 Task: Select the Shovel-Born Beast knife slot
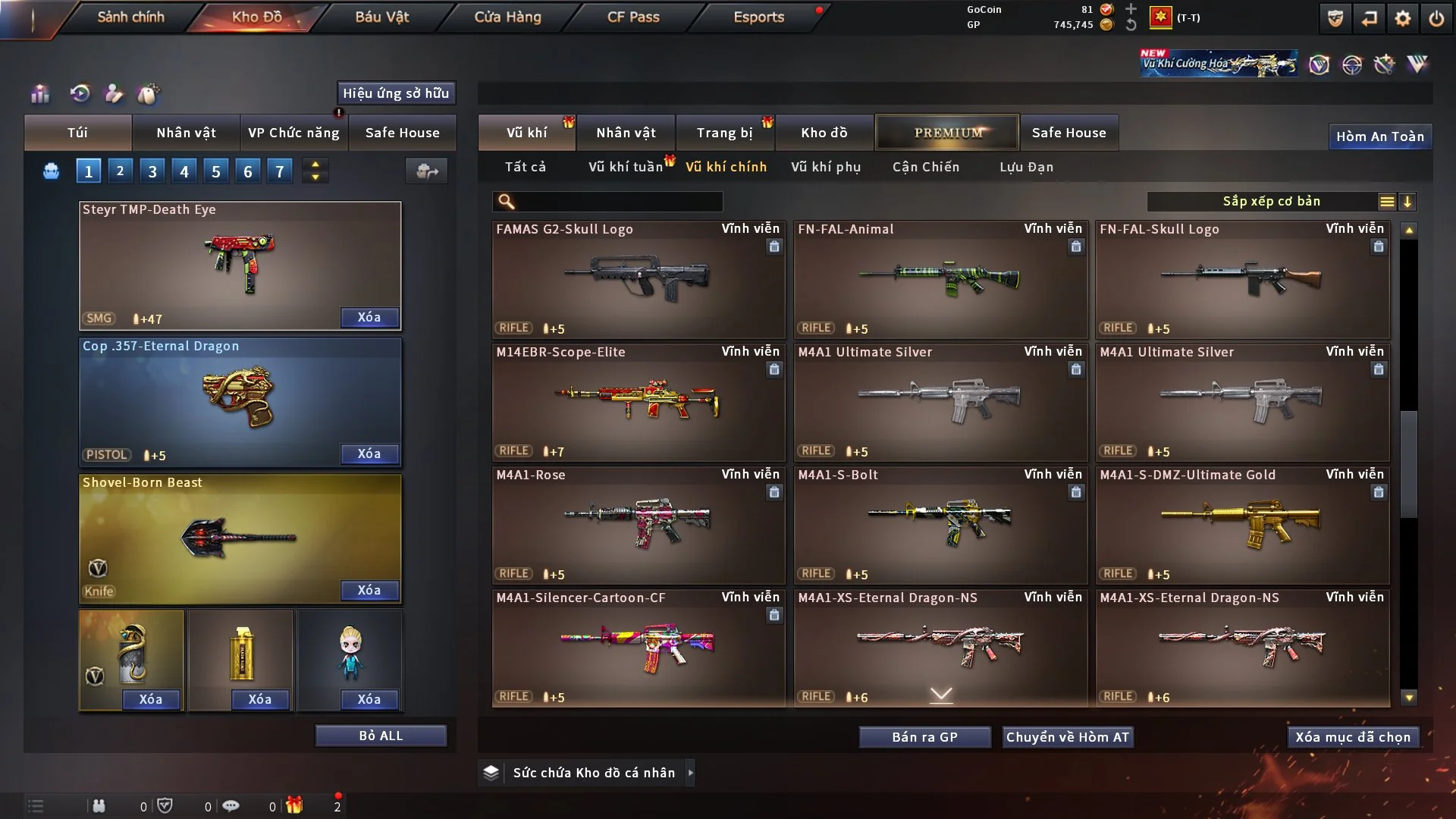pyautogui.click(x=240, y=537)
